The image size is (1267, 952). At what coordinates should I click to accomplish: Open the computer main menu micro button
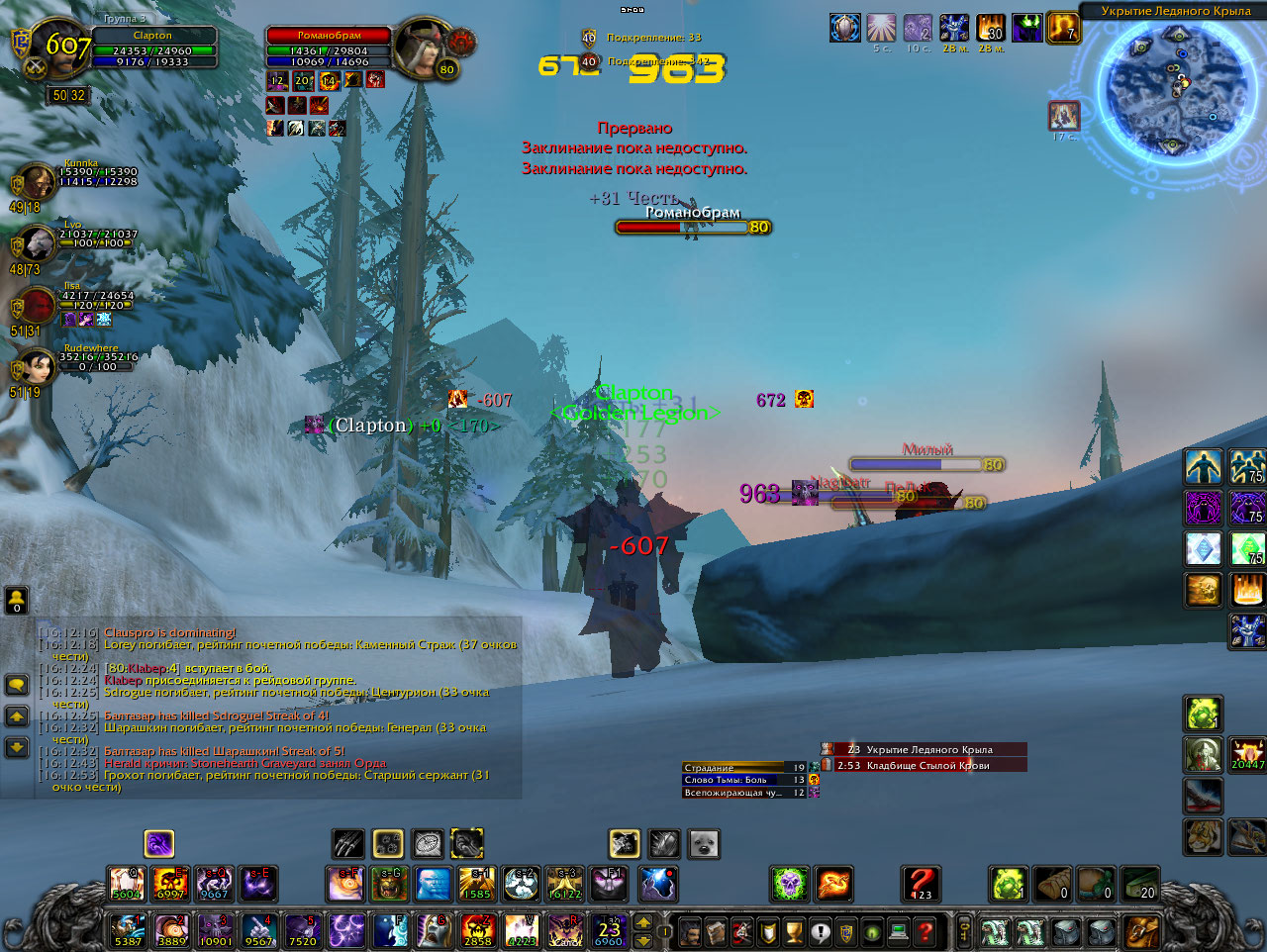pos(898,931)
